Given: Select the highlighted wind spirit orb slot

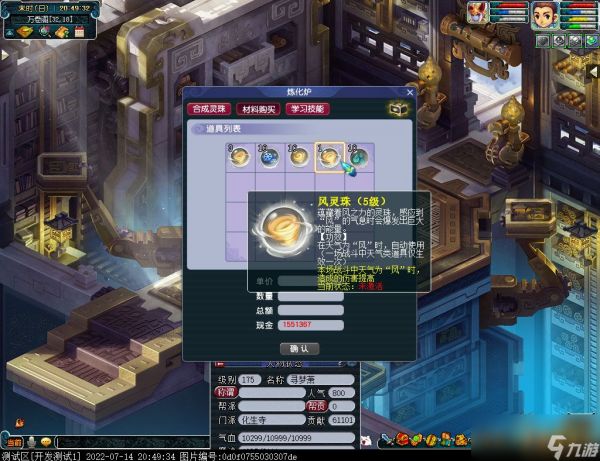Looking at the screenshot, I should [x=329, y=156].
